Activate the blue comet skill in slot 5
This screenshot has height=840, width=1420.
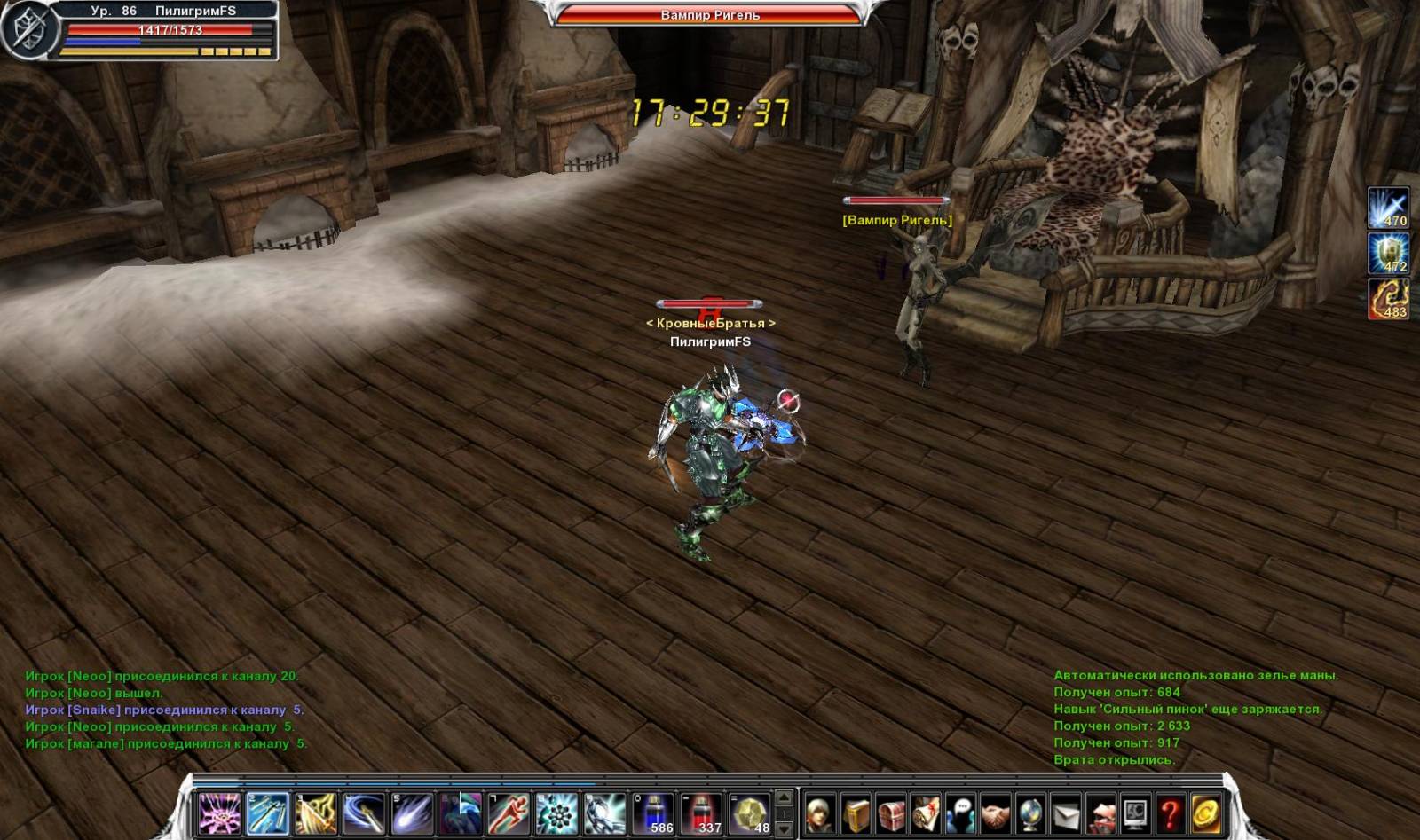pyautogui.click(x=412, y=813)
